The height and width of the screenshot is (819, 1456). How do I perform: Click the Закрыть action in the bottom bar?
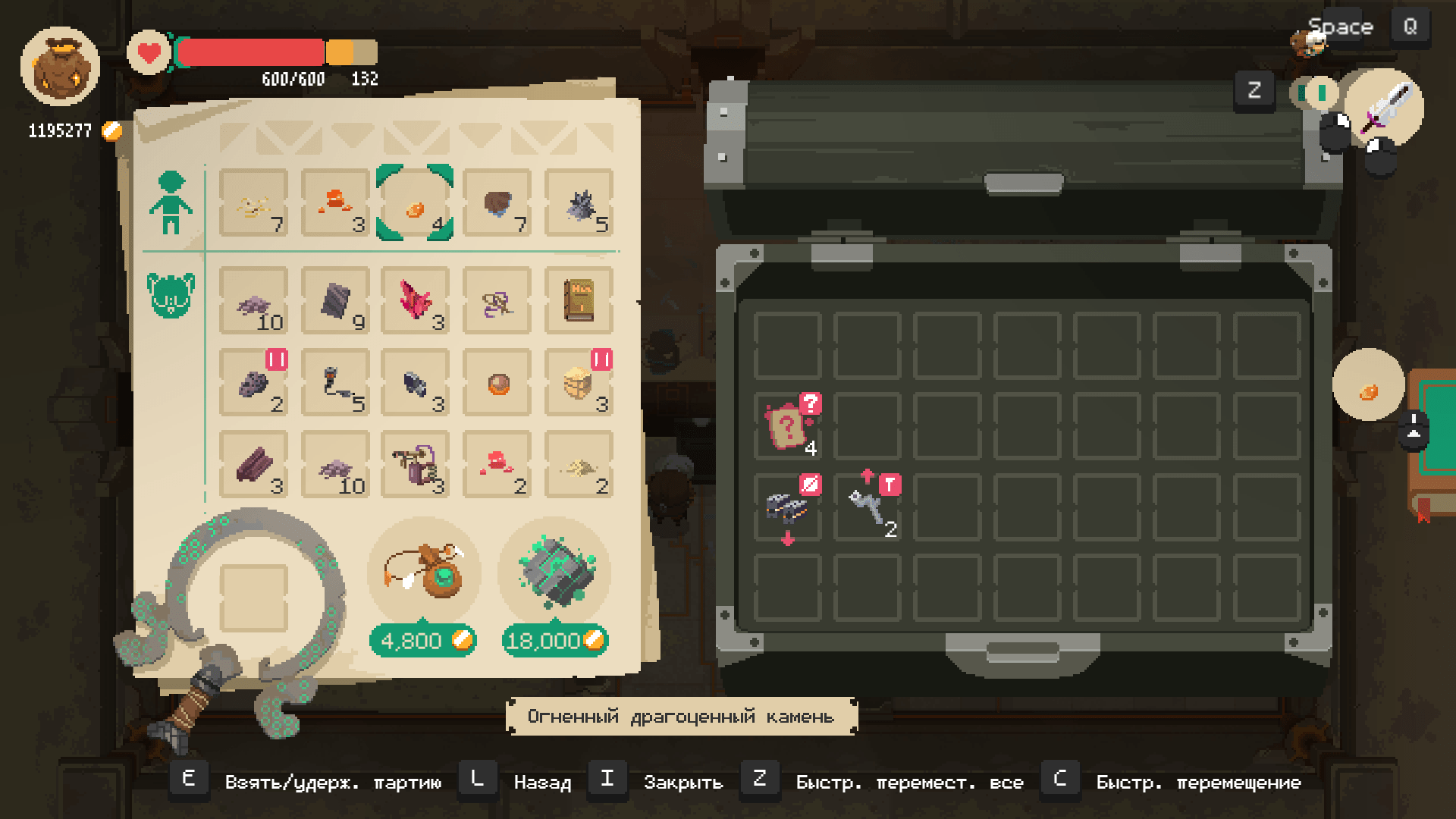click(682, 781)
